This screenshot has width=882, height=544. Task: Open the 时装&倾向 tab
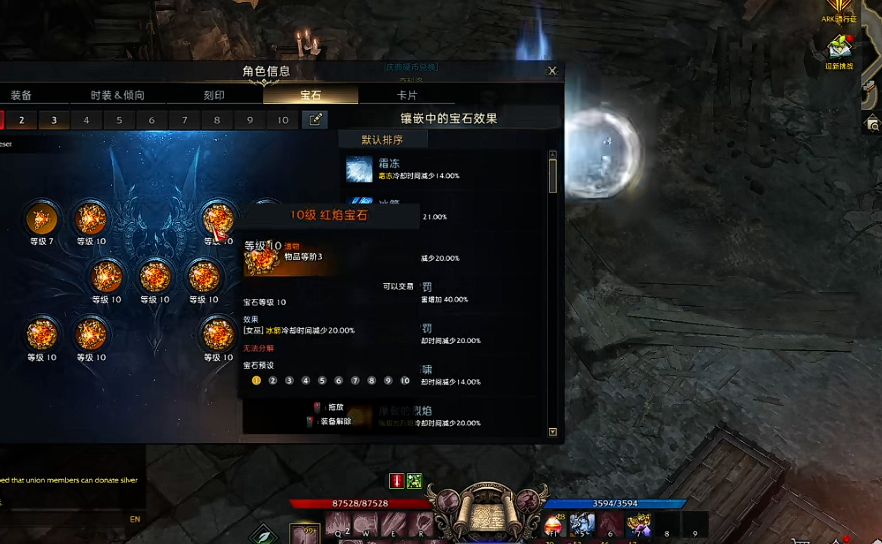coord(117,95)
